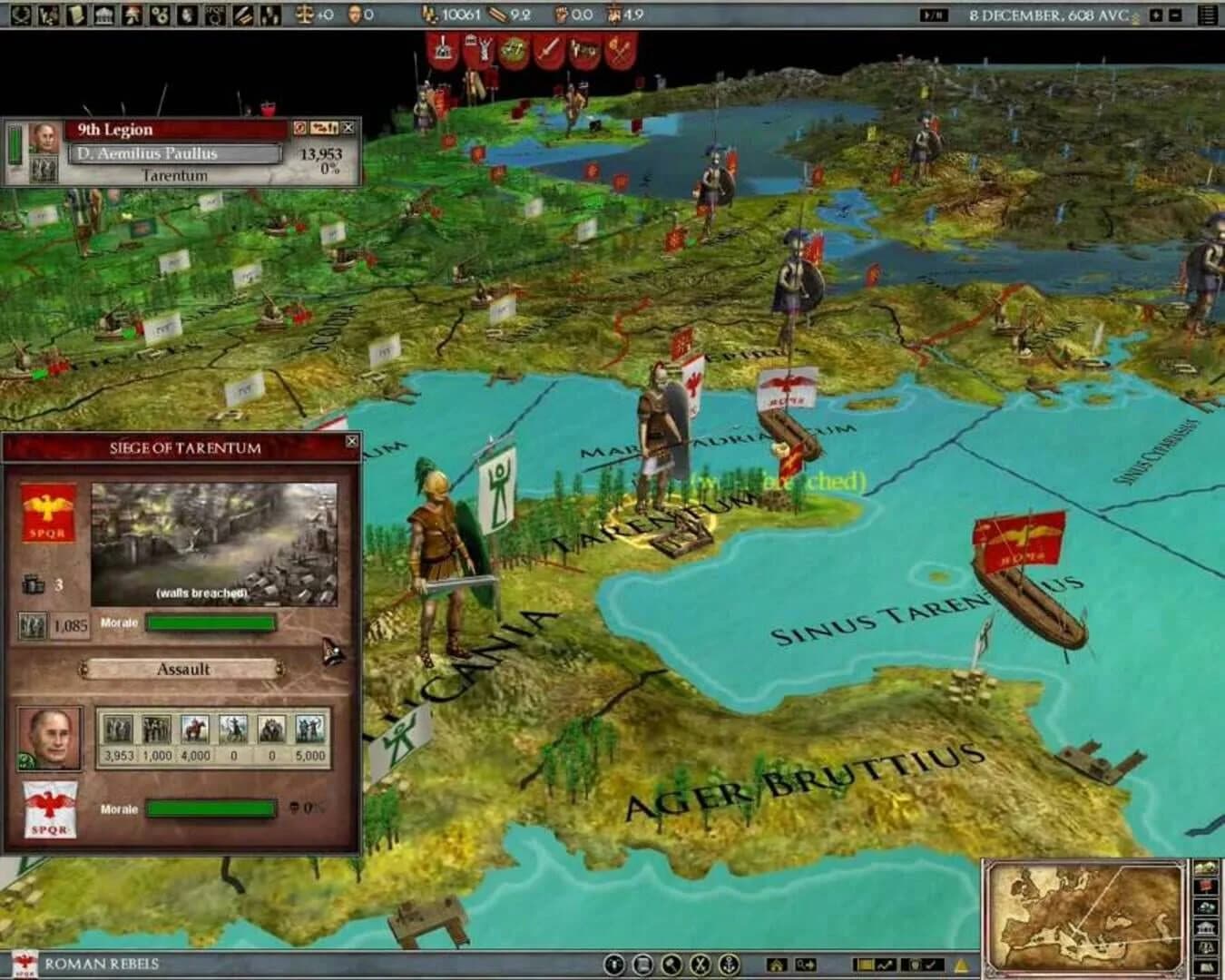Open the religion omens panel in top toolbar
The width and height of the screenshot is (1225, 980).
click(x=132, y=13)
